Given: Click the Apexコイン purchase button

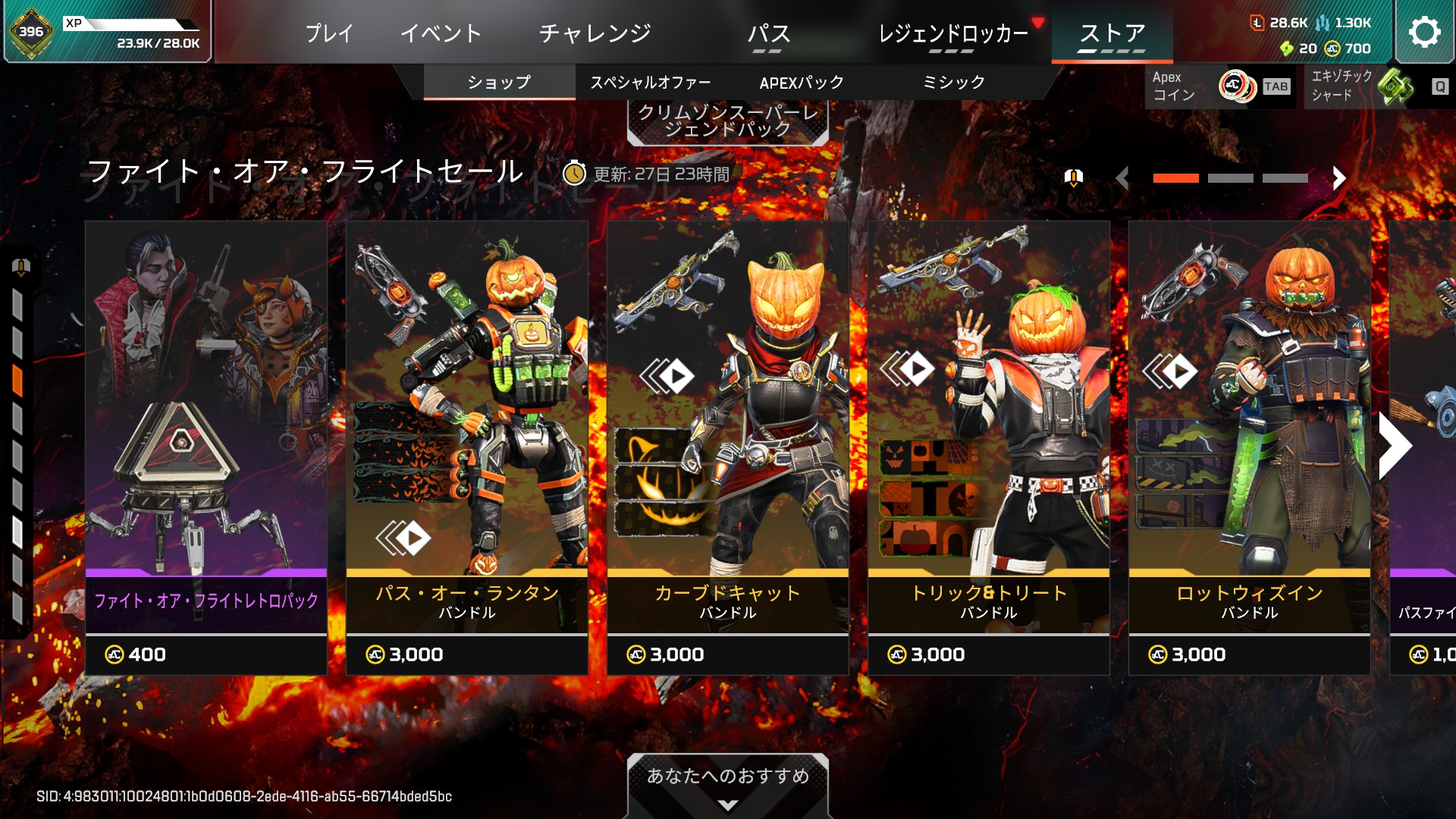Looking at the screenshot, I should pyautogui.click(x=1221, y=86).
